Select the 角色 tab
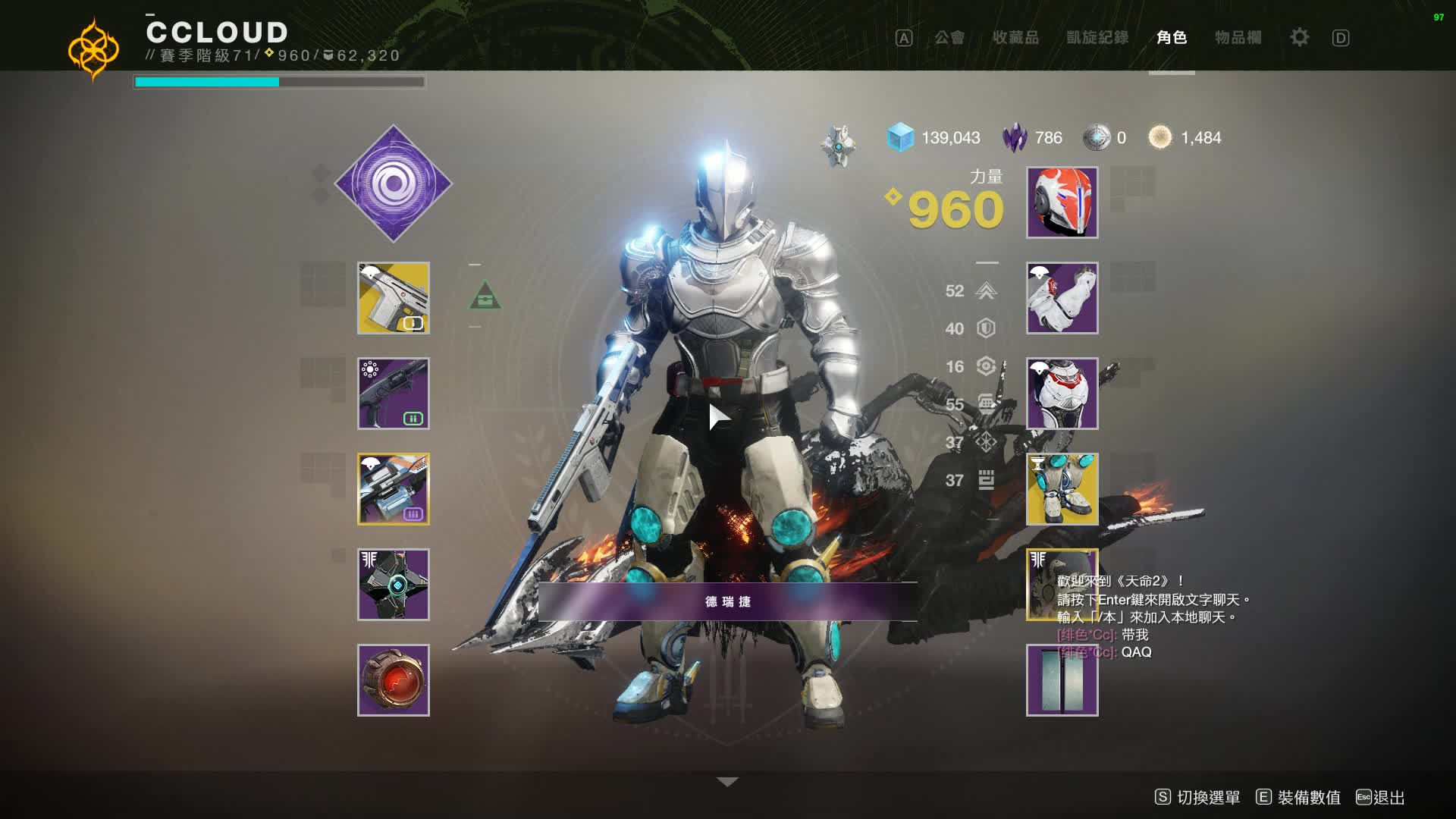1456x819 pixels. (x=1172, y=38)
